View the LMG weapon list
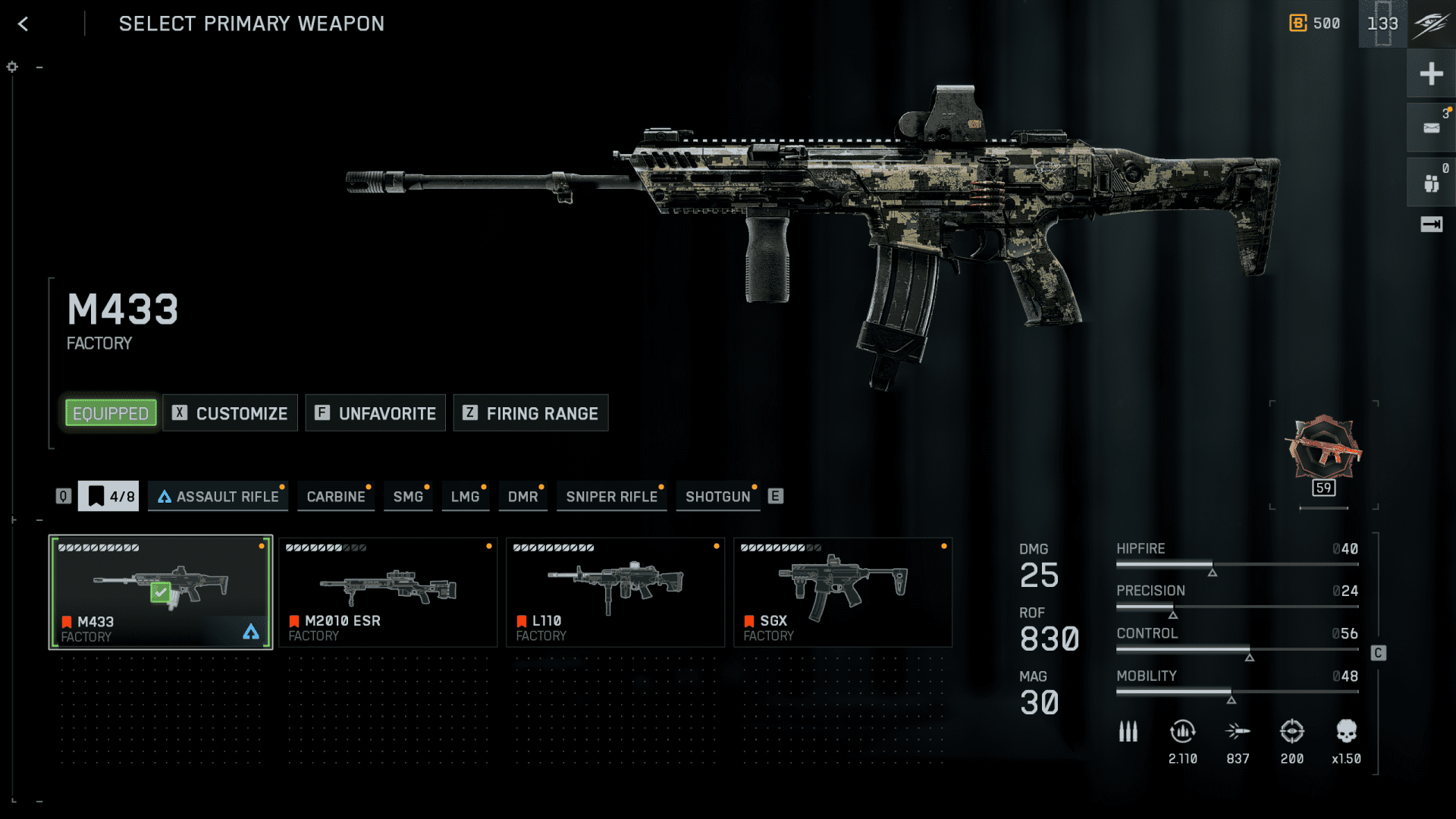Screen dimensions: 1456x819 click(x=465, y=497)
